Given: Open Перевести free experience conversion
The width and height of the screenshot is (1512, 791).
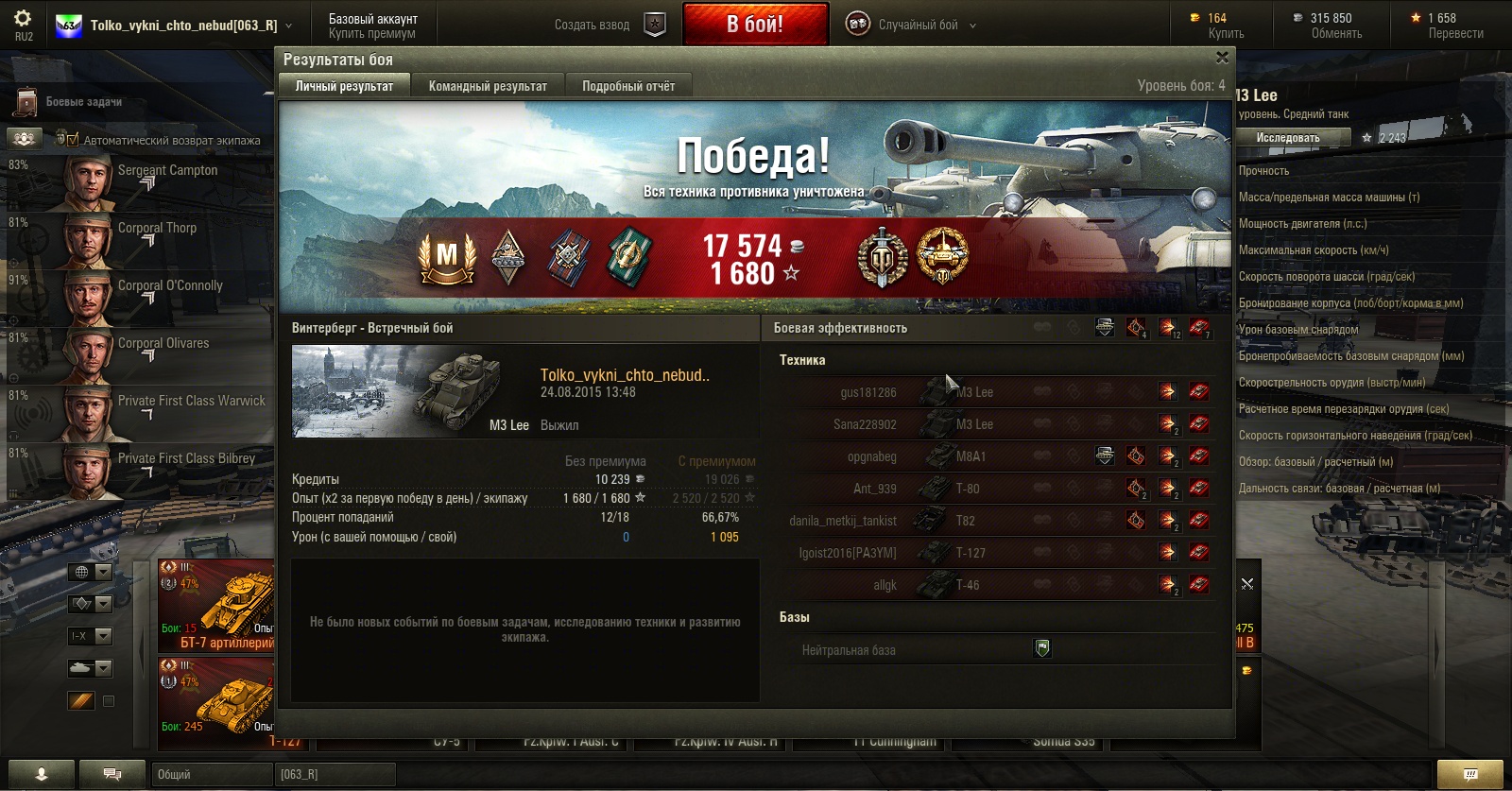Looking at the screenshot, I should (x=1455, y=34).
